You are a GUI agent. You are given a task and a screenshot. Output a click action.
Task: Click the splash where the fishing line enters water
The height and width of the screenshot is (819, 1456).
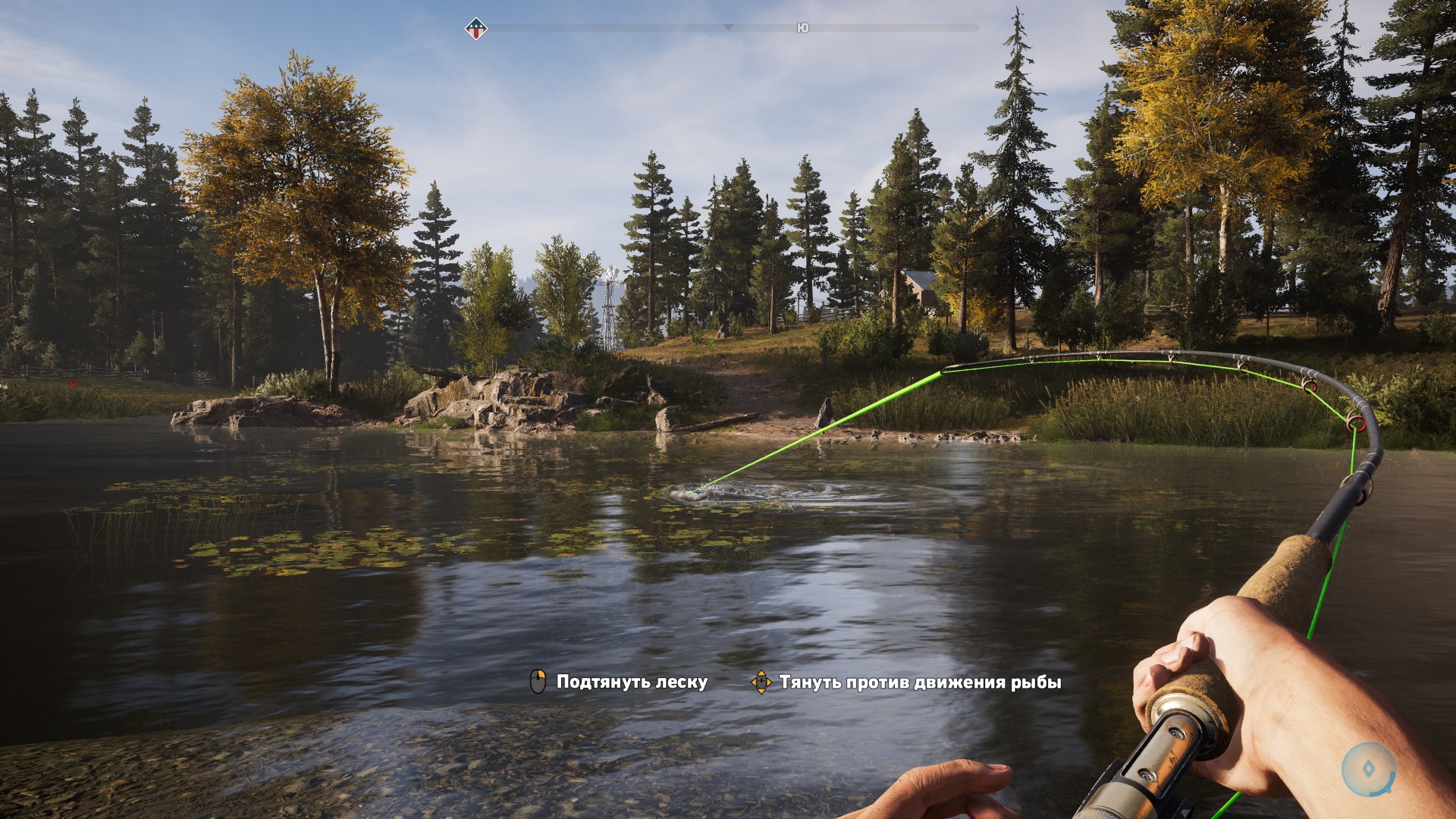coord(690,493)
